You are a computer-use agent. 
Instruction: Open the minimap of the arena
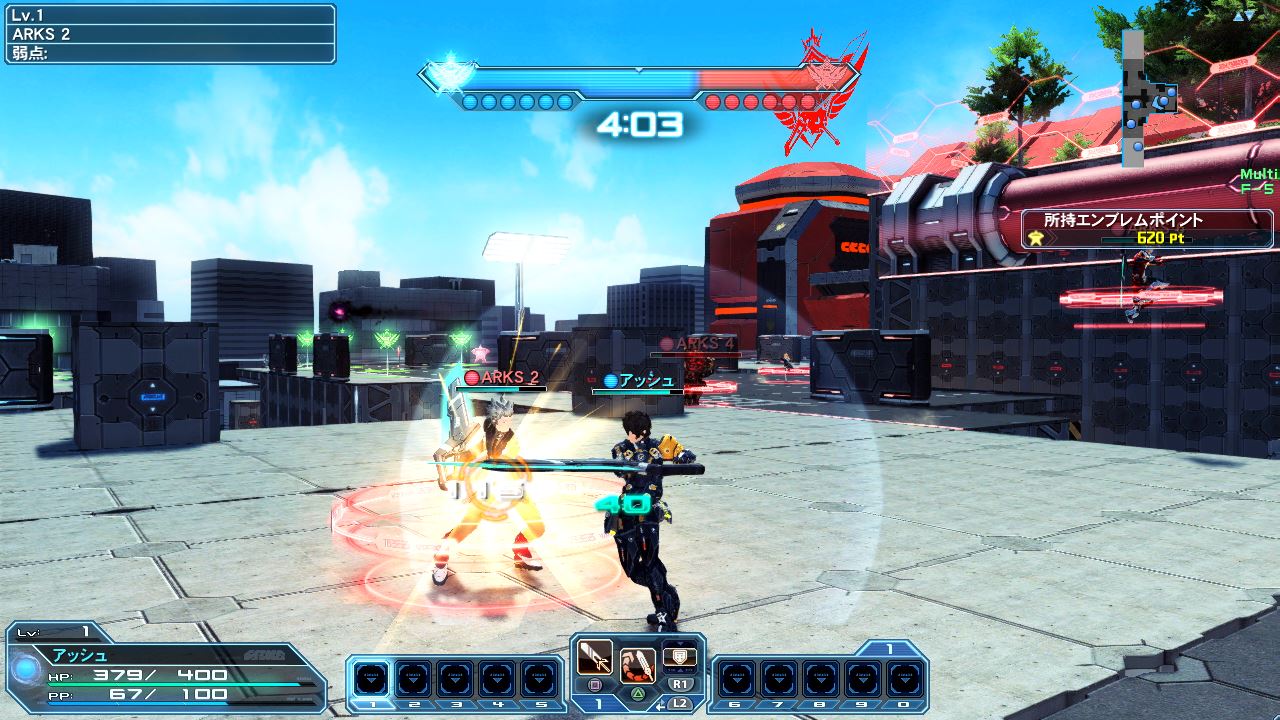(x=1146, y=98)
